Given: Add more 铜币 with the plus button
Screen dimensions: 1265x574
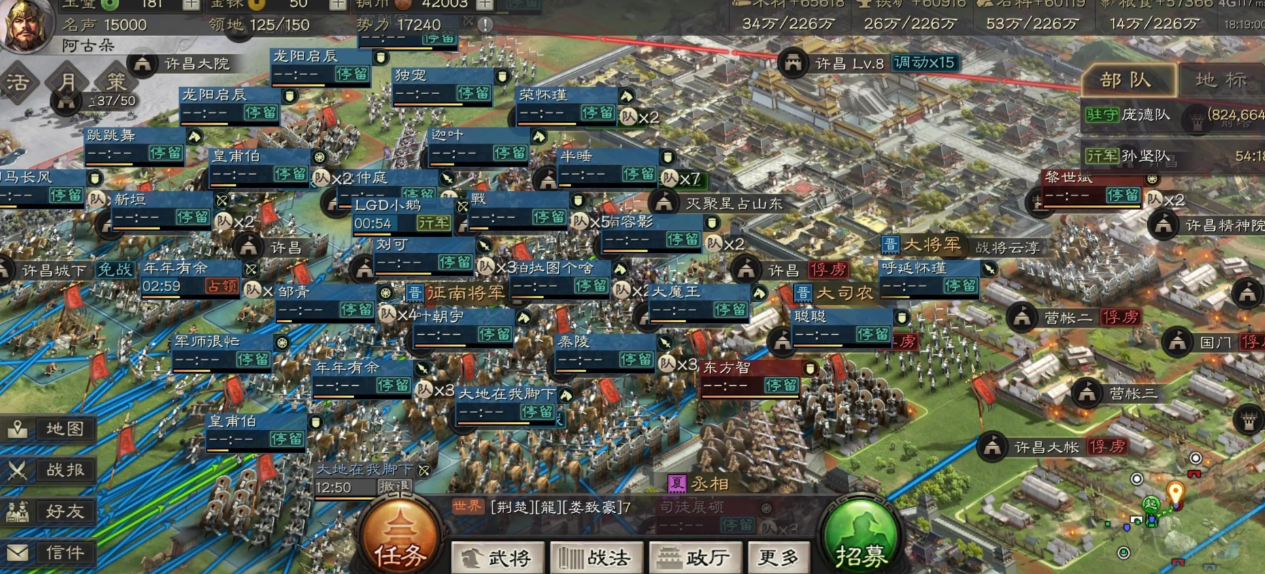Looking at the screenshot, I should (487, 5).
